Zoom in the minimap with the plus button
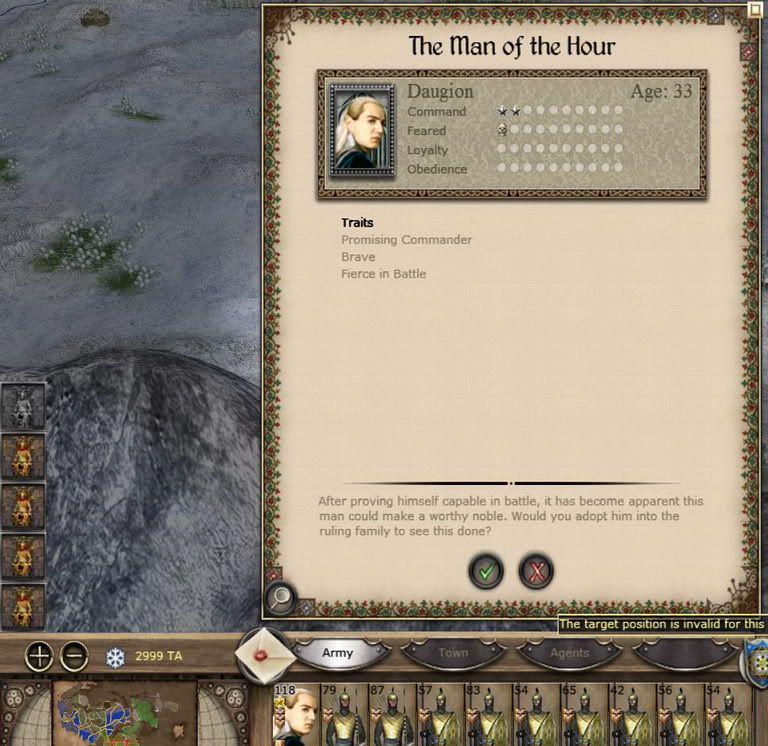 tap(39, 657)
